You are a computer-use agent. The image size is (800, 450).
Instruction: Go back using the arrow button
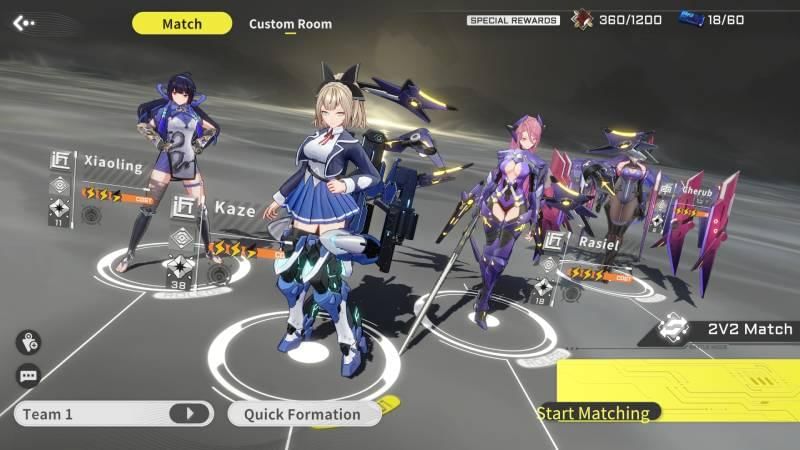[x=24, y=22]
